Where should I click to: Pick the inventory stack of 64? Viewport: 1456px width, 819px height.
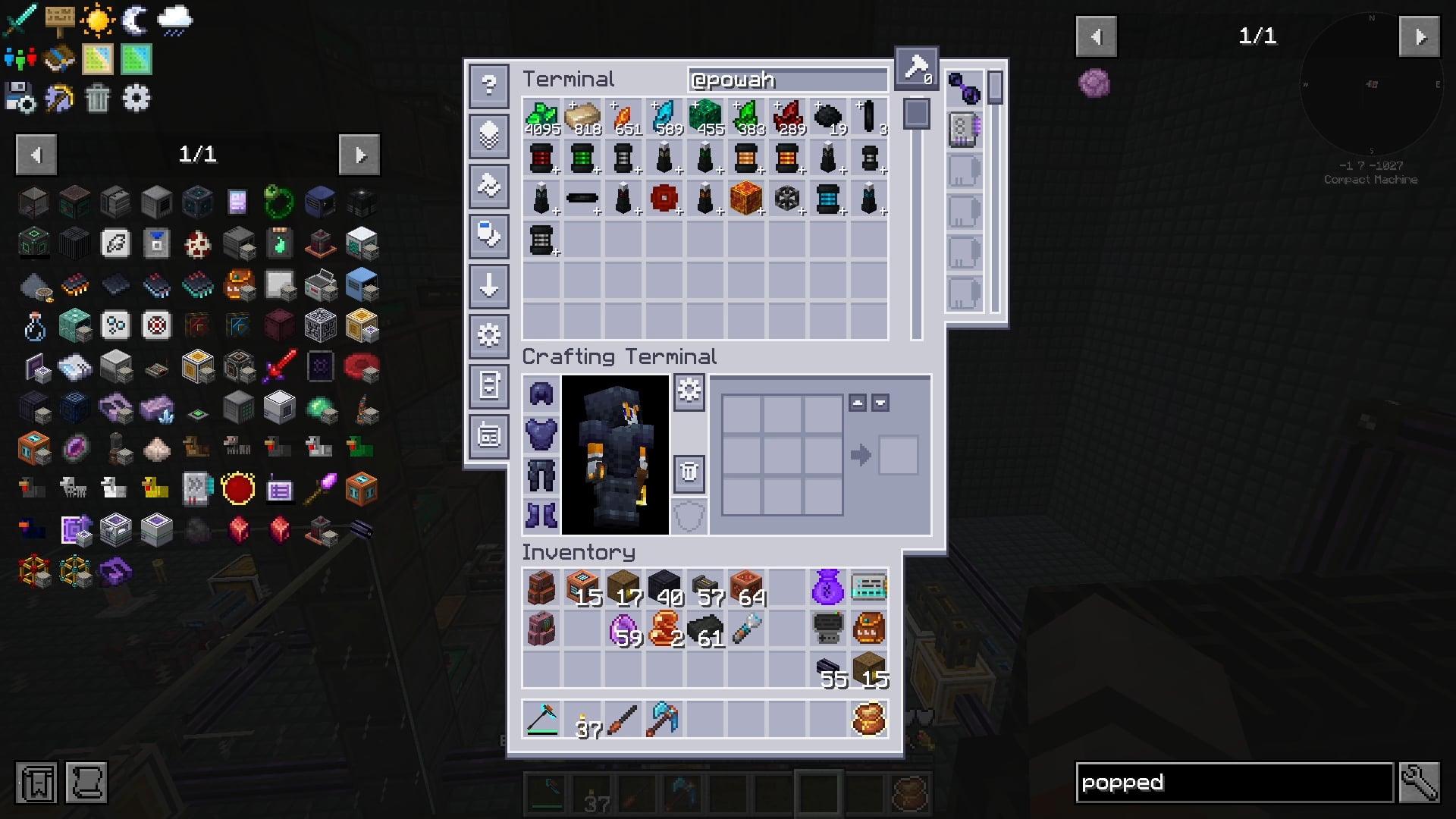(x=747, y=588)
